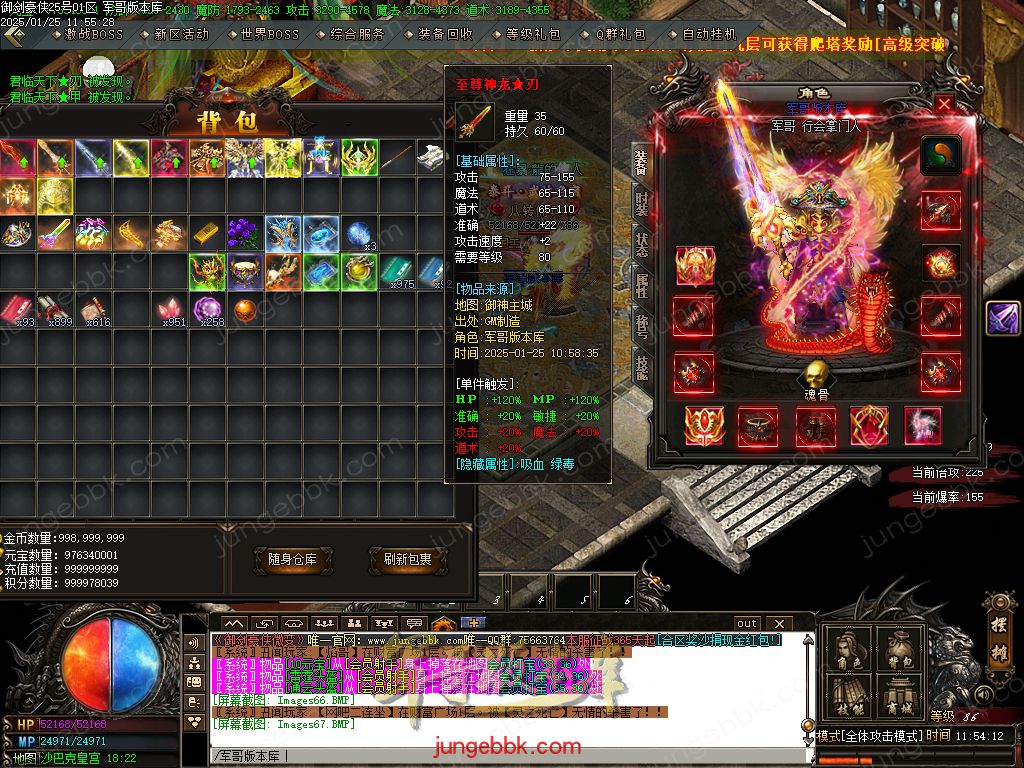Select the 世界BOSS entry
Viewport: 1024px width, 768px height.
pyautogui.click(x=269, y=34)
